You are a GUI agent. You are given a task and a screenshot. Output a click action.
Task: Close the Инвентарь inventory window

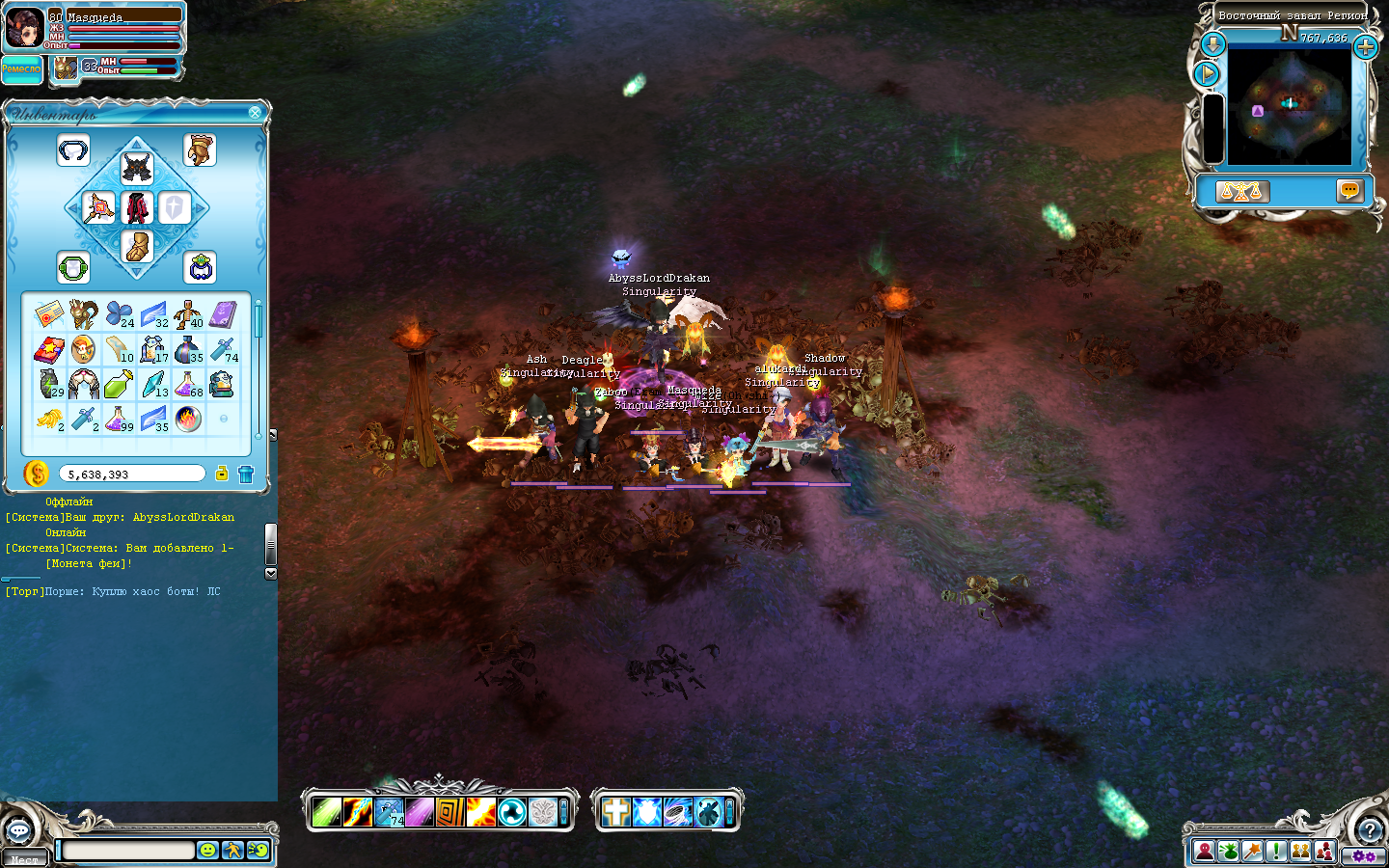[x=255, y=113]
